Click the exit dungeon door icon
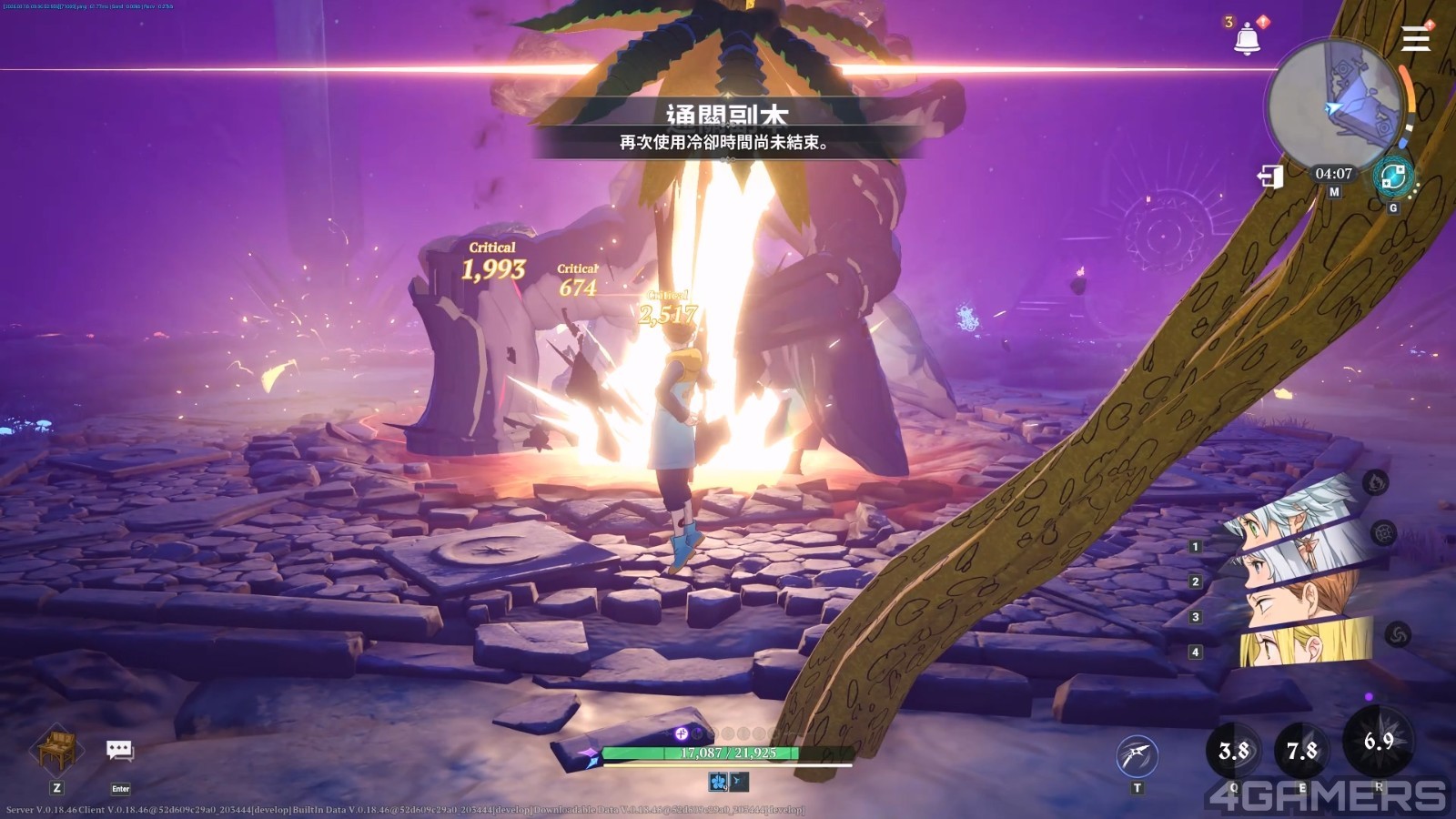Image resolution: width=1456 pixels, height=819 pixels. click(1270, 176)
